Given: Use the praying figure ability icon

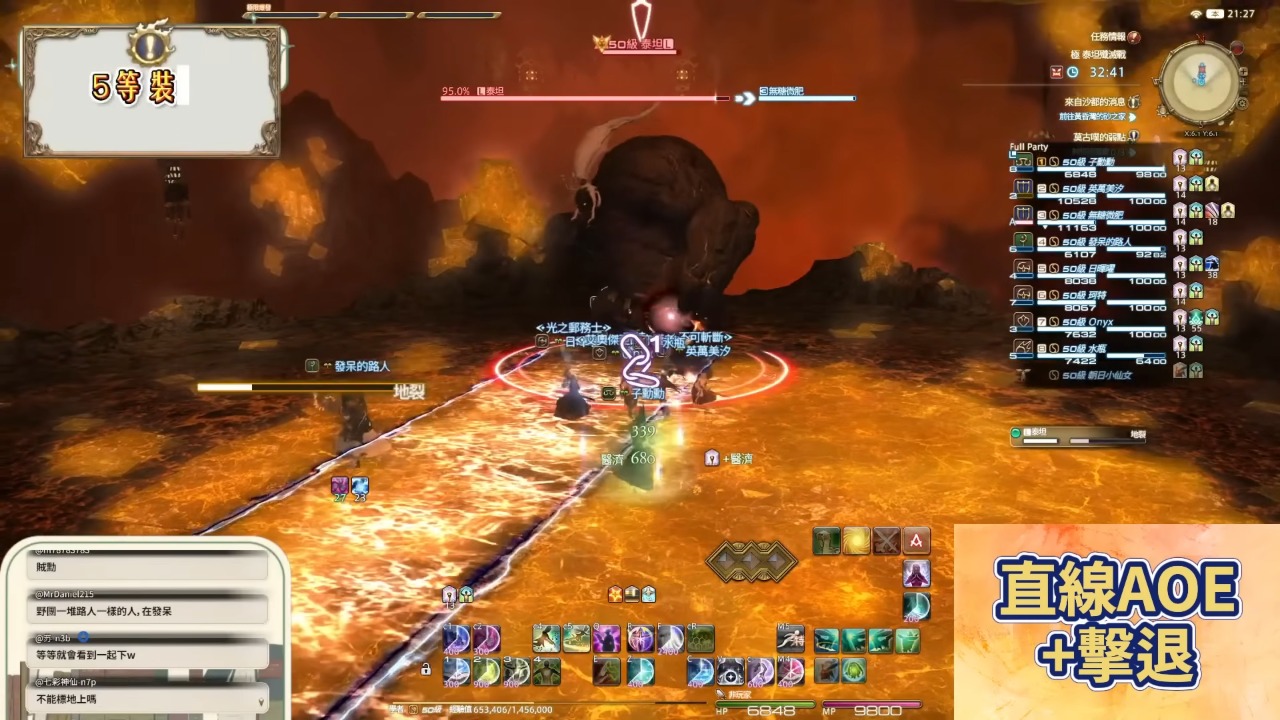Looking at the screenshot, I should (x=917, y=574).
